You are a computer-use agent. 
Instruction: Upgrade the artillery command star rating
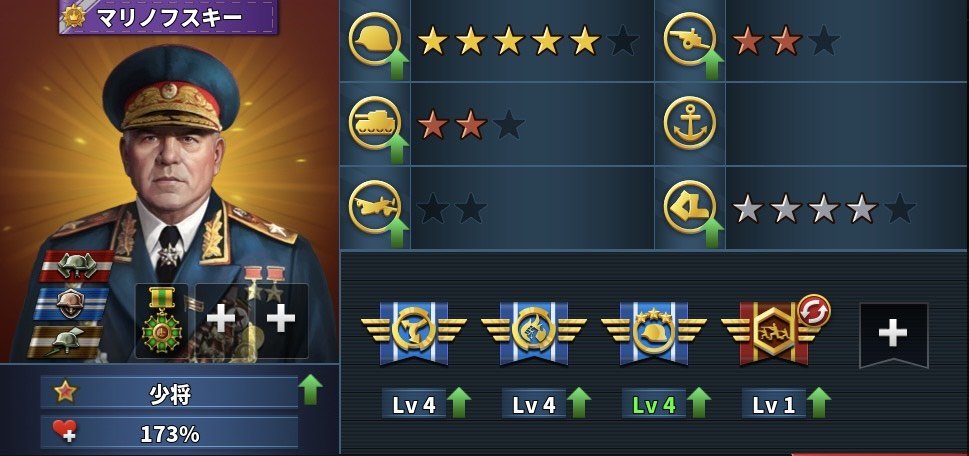(712, 66)
